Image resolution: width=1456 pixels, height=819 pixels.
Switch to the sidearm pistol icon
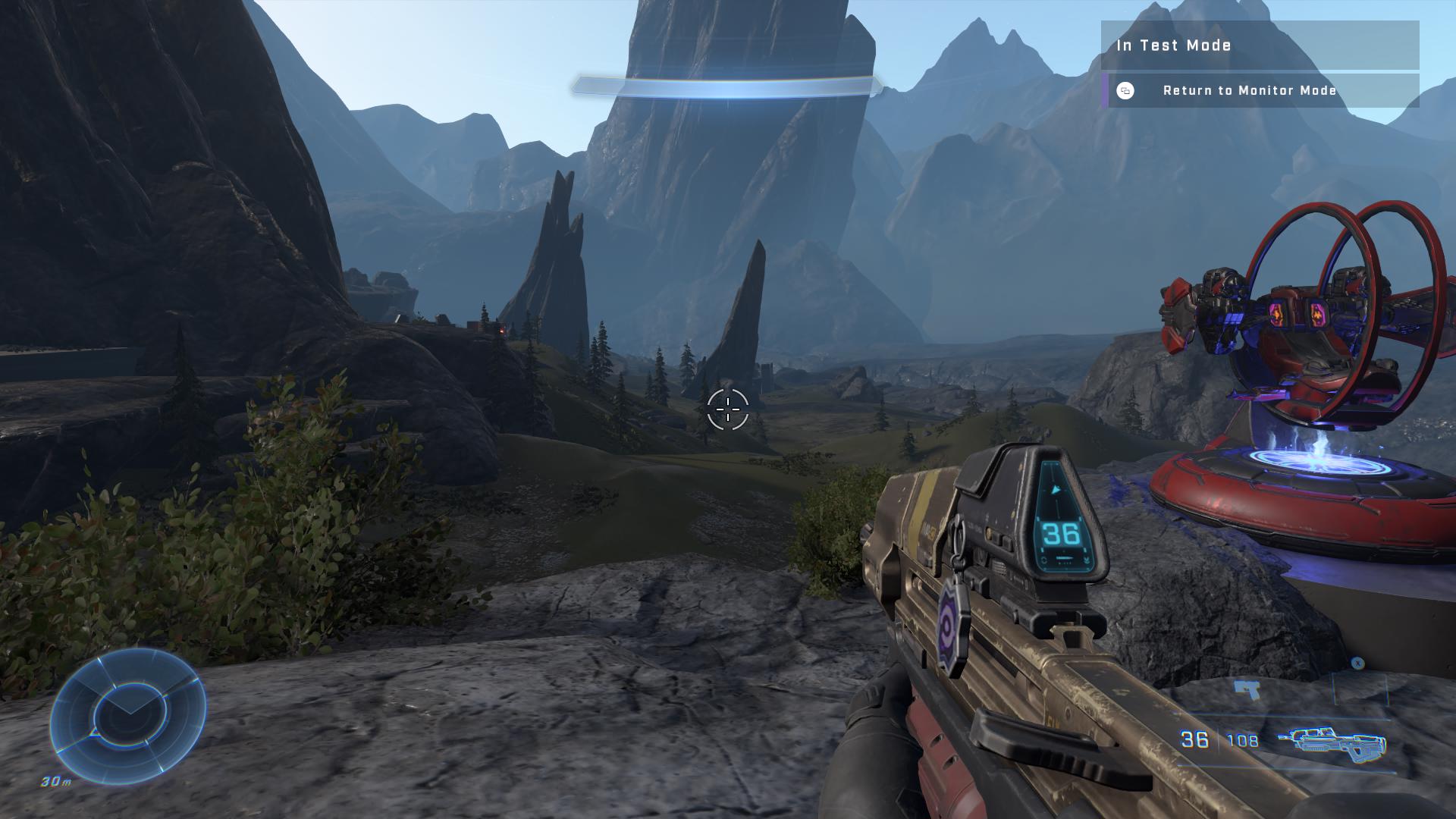pyautogui.click(x=1247, y=690)
